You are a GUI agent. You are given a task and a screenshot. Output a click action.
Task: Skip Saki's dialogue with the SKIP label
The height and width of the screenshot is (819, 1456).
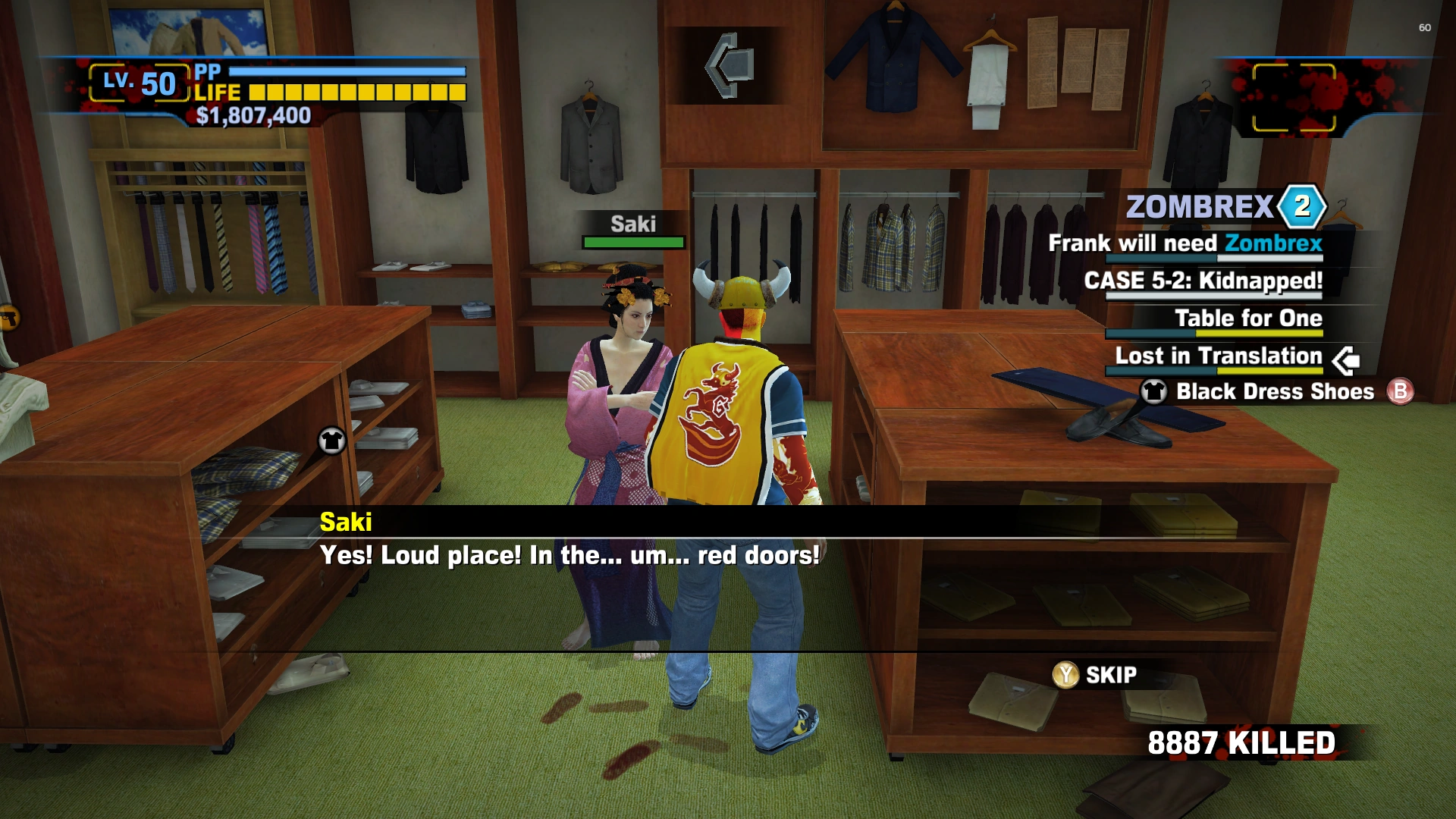[x=1110, y=675]
